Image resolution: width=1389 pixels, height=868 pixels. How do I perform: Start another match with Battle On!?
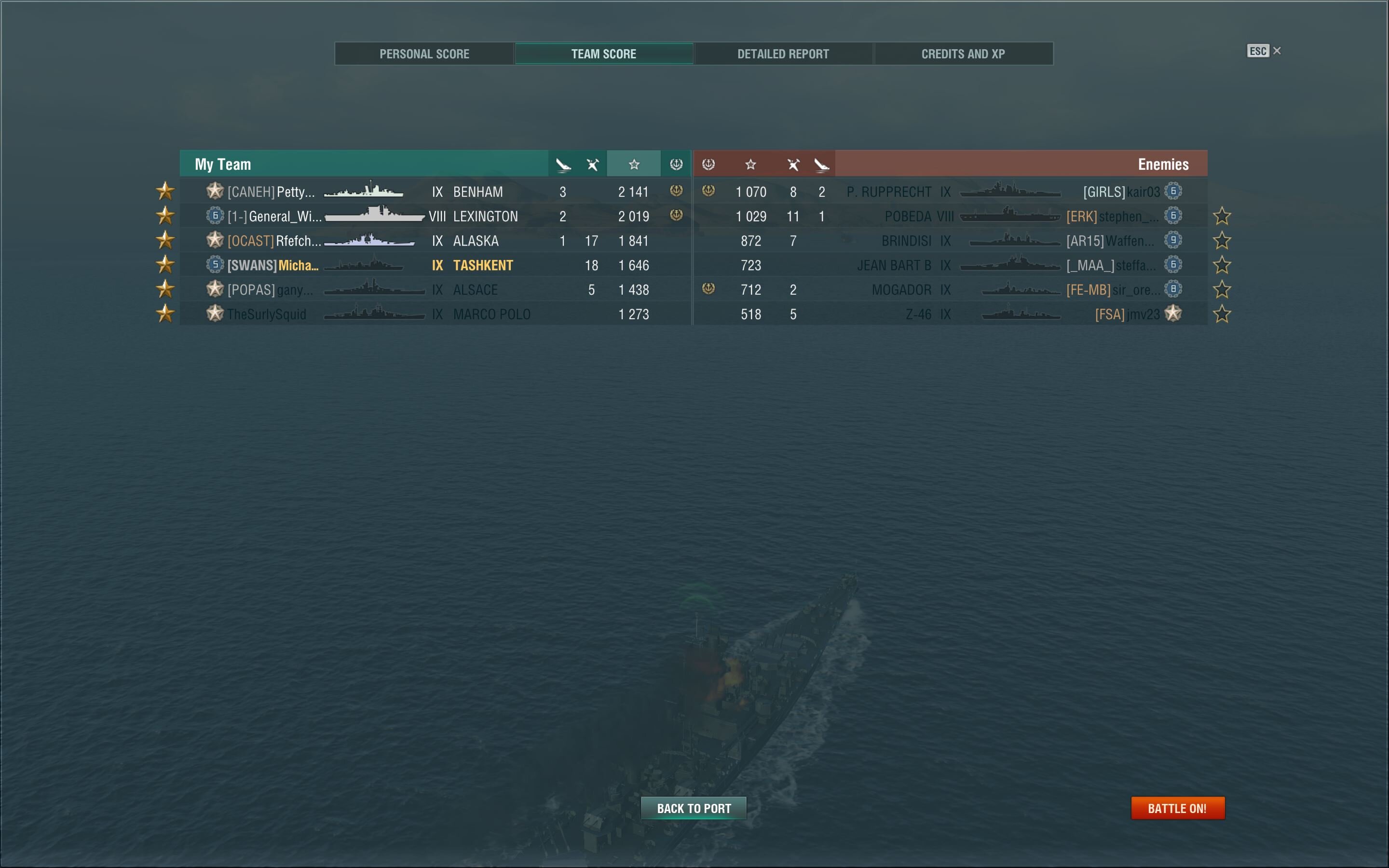coord(1177,808)
